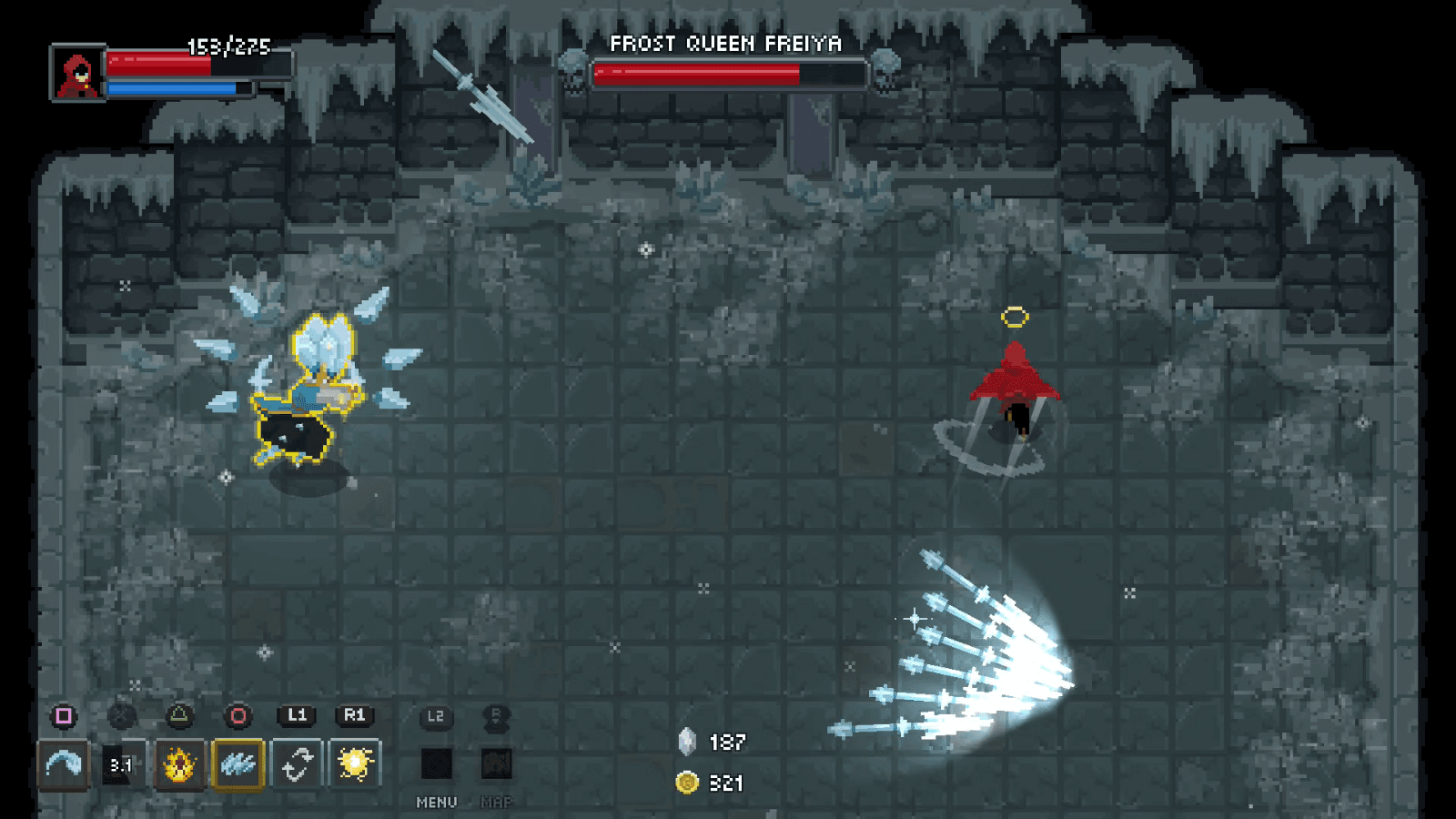
Task: Select the fireball arcana bound to Triangle
Action: pos(179,765)
